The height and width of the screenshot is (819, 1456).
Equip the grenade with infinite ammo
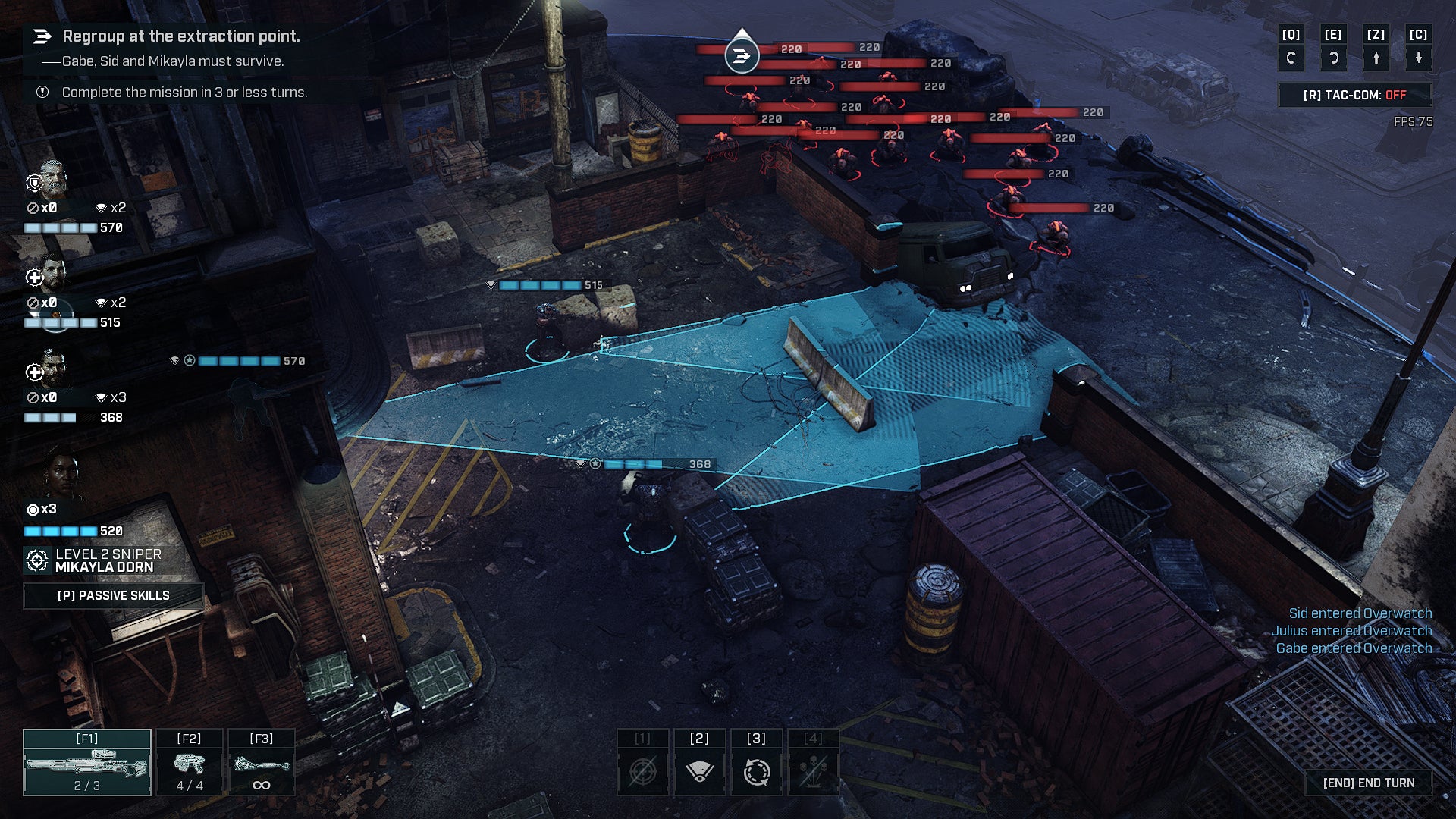261,763
